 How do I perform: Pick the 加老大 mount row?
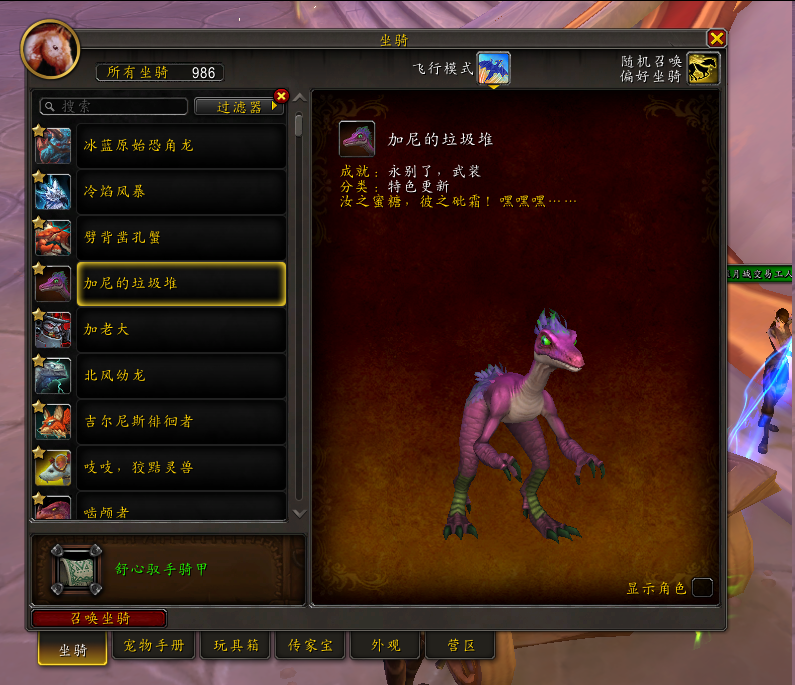click(180, 330)
